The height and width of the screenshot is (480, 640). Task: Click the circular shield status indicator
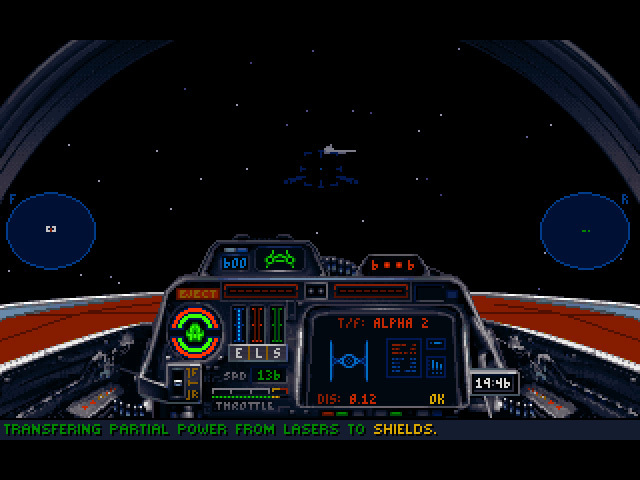[196, 331]
